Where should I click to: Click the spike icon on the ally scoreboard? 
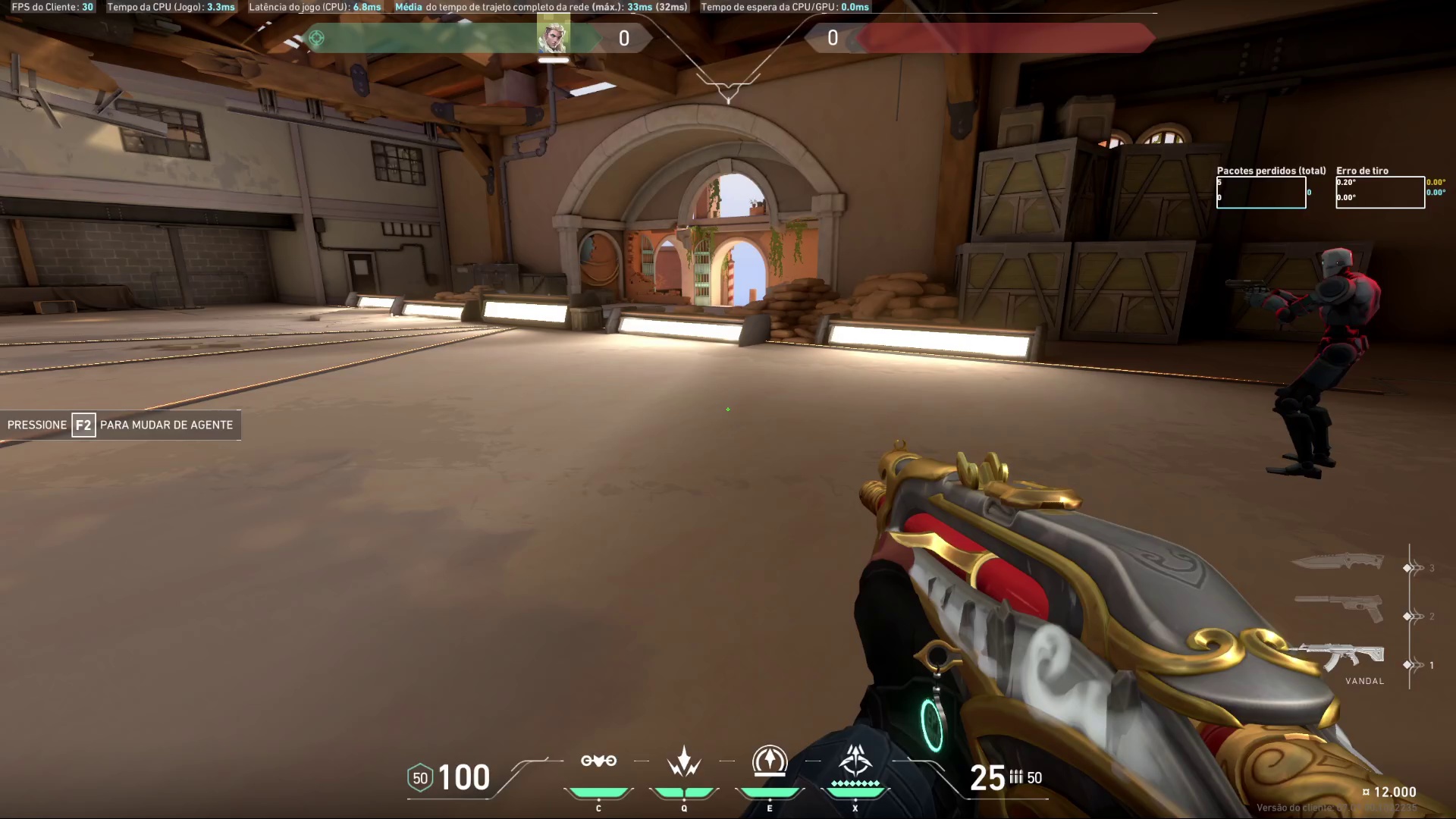[x=318, y=37]
